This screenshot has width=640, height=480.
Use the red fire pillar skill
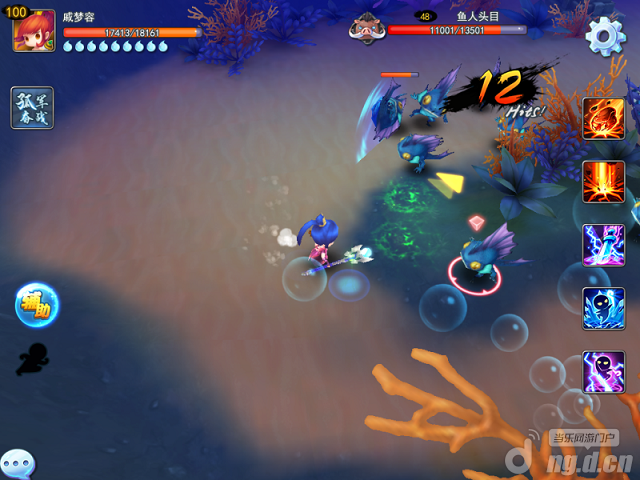[604, 181]
